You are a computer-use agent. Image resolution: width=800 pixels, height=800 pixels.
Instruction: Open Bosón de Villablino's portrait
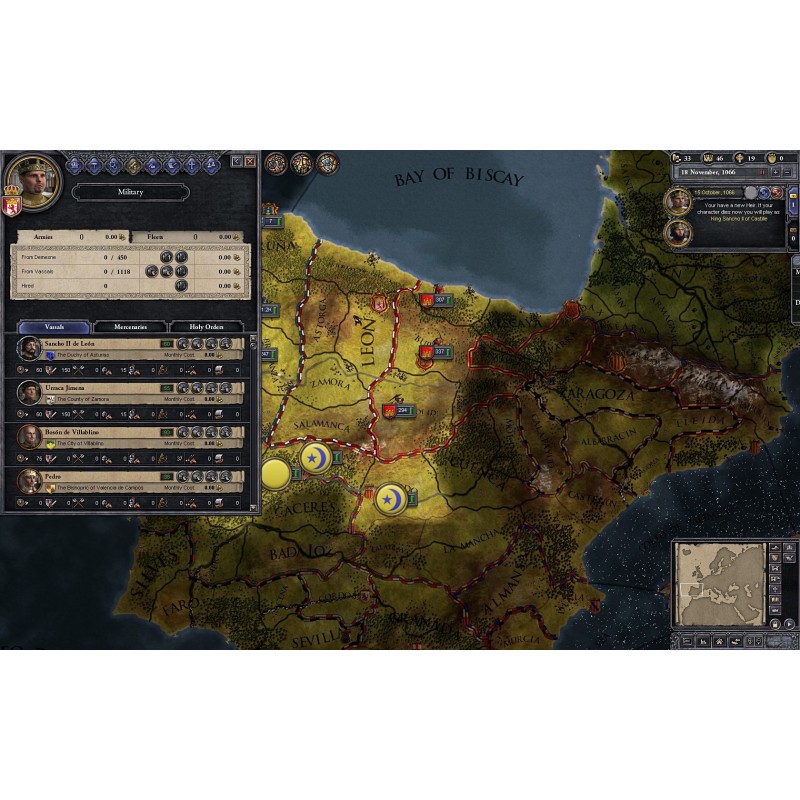(x=30, y=436)
